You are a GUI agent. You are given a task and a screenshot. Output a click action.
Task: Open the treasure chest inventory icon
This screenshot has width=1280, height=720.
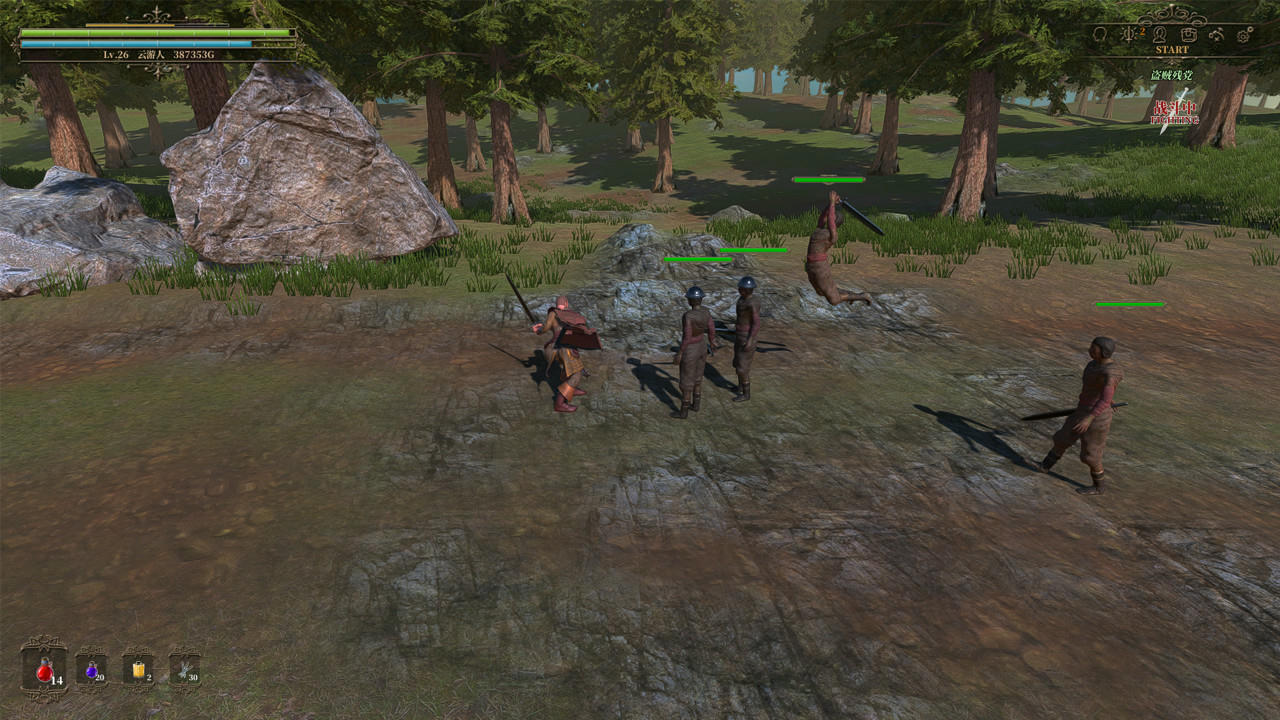(x=1188, y=35)
